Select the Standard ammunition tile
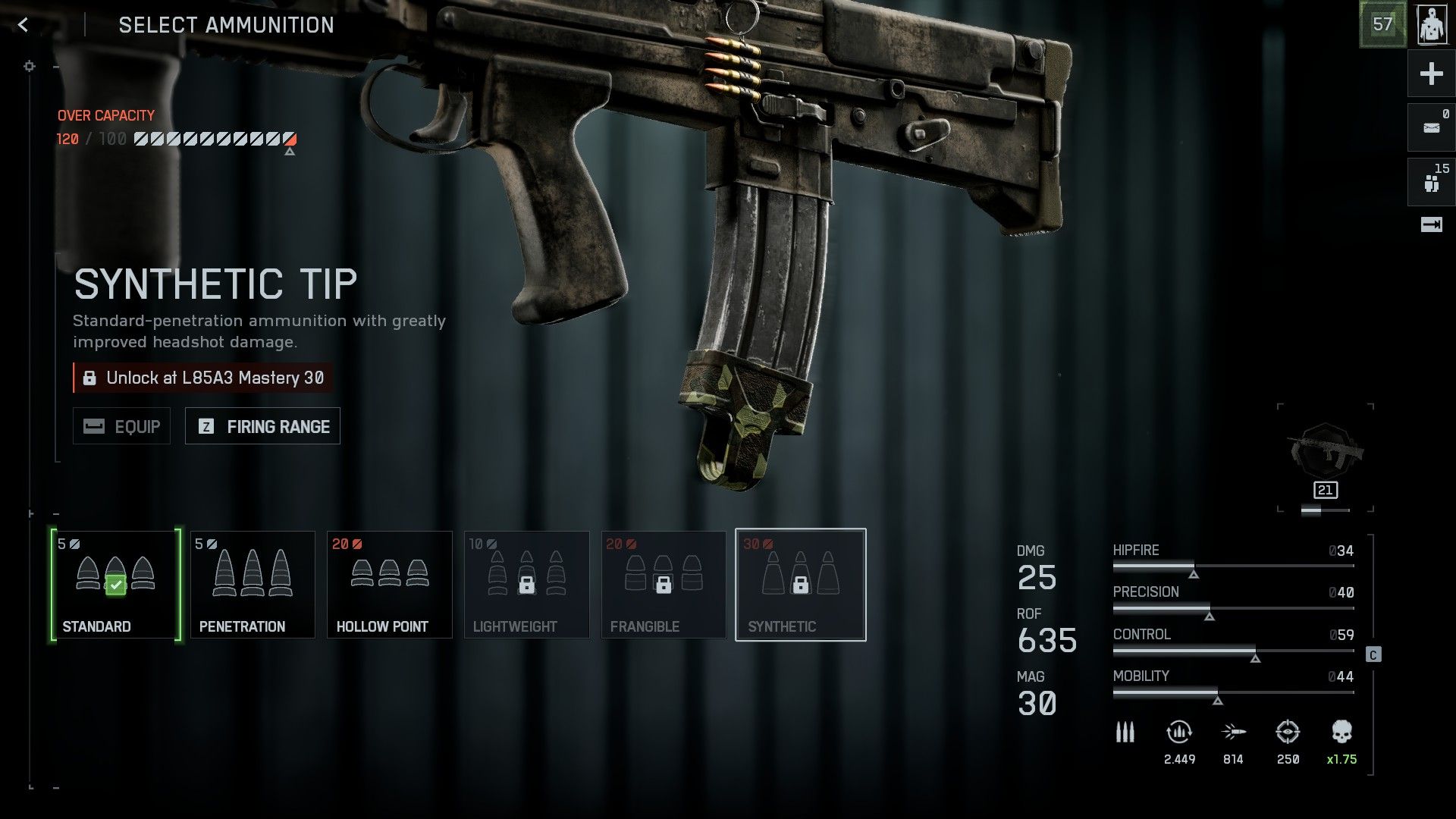Image resolution: width=1456 pixels, height=819 pixels. click(x=116, y=585)
